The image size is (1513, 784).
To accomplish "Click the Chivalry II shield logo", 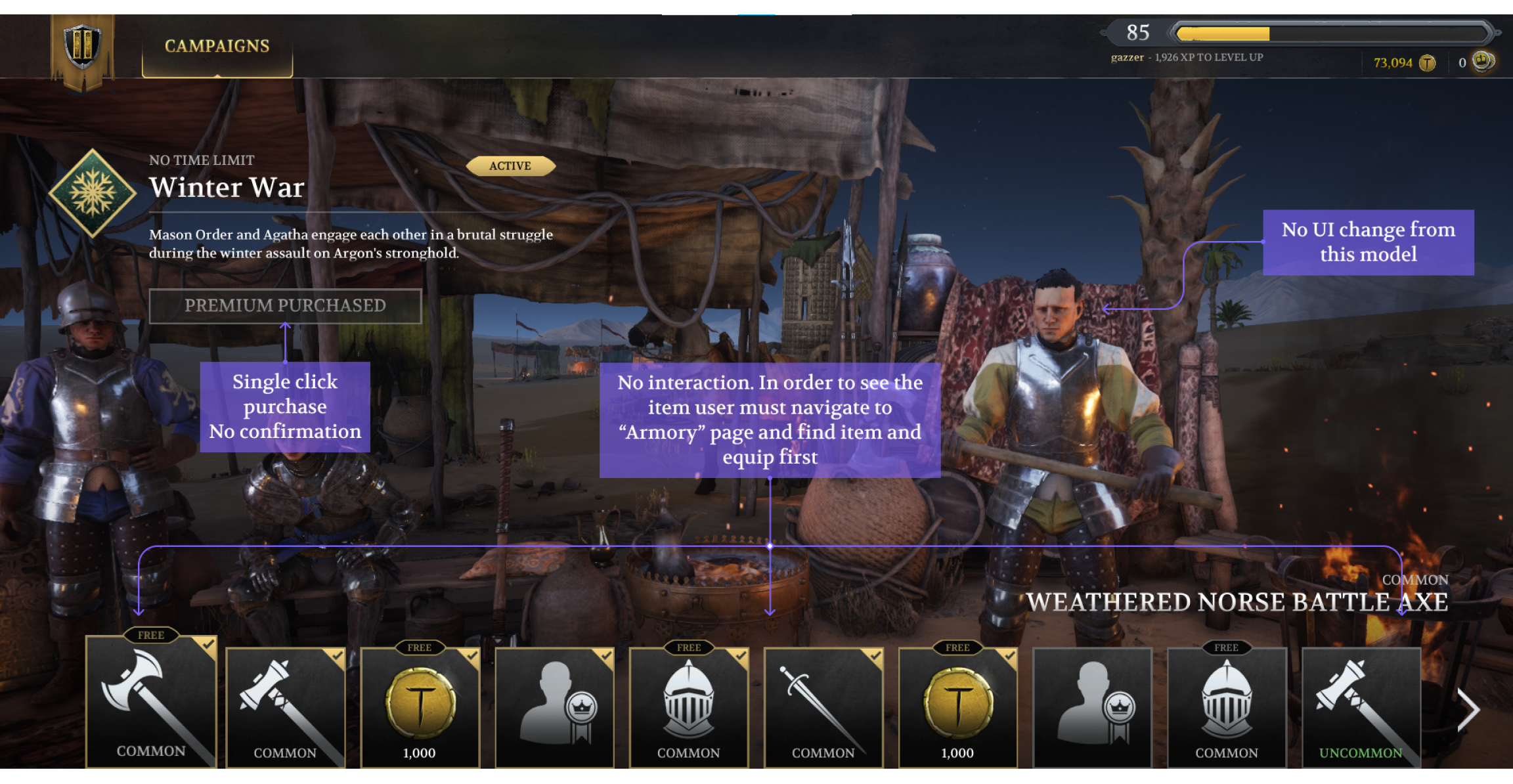I will (x=83, y=47).
